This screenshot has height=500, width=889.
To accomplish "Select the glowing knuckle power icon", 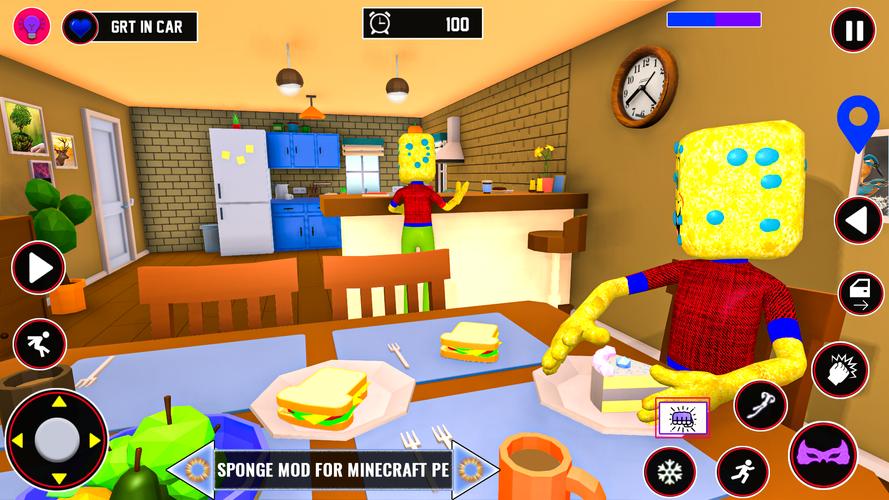I will [x=682, y=416].
